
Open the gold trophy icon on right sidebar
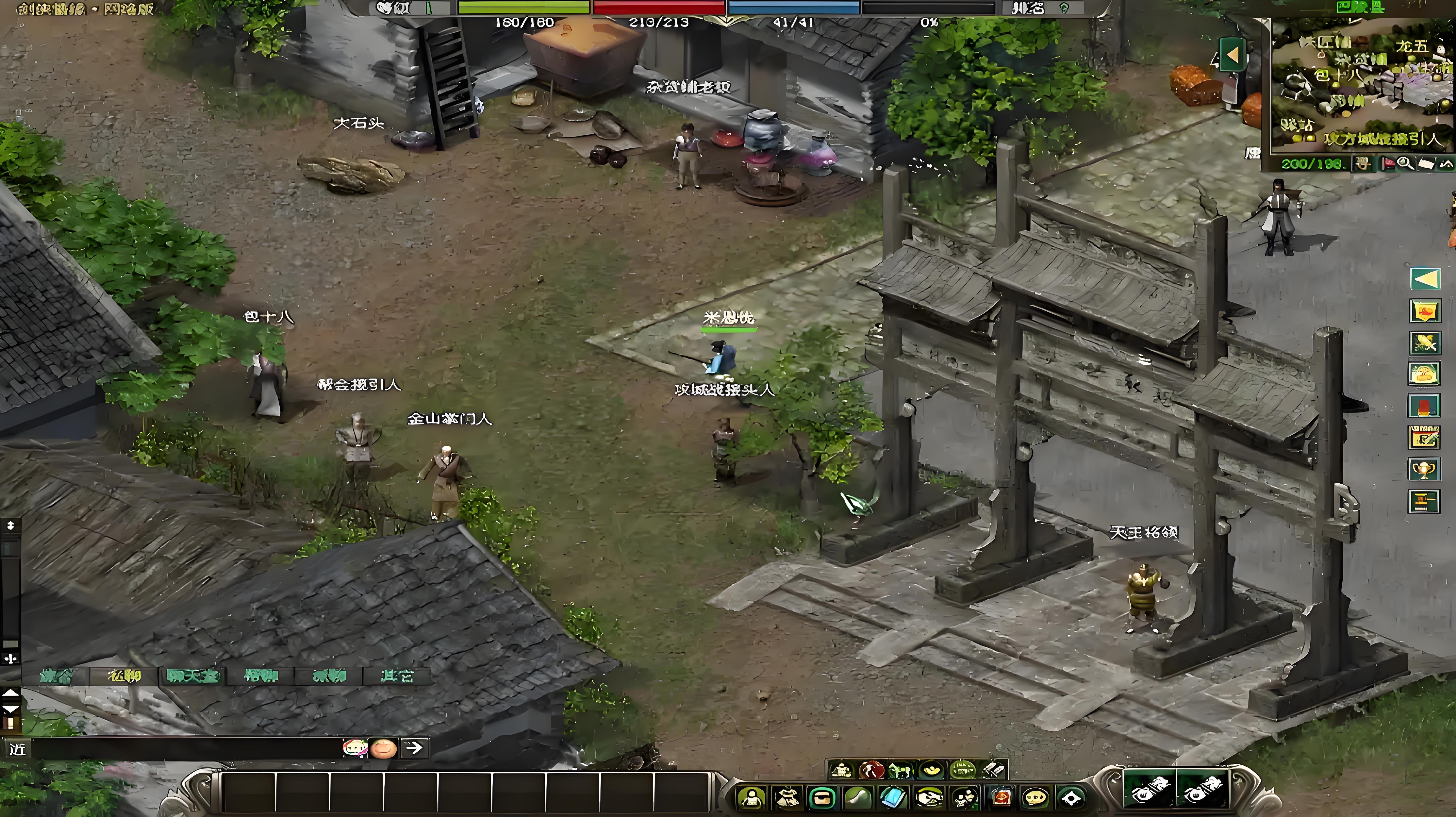point(1424,469)
